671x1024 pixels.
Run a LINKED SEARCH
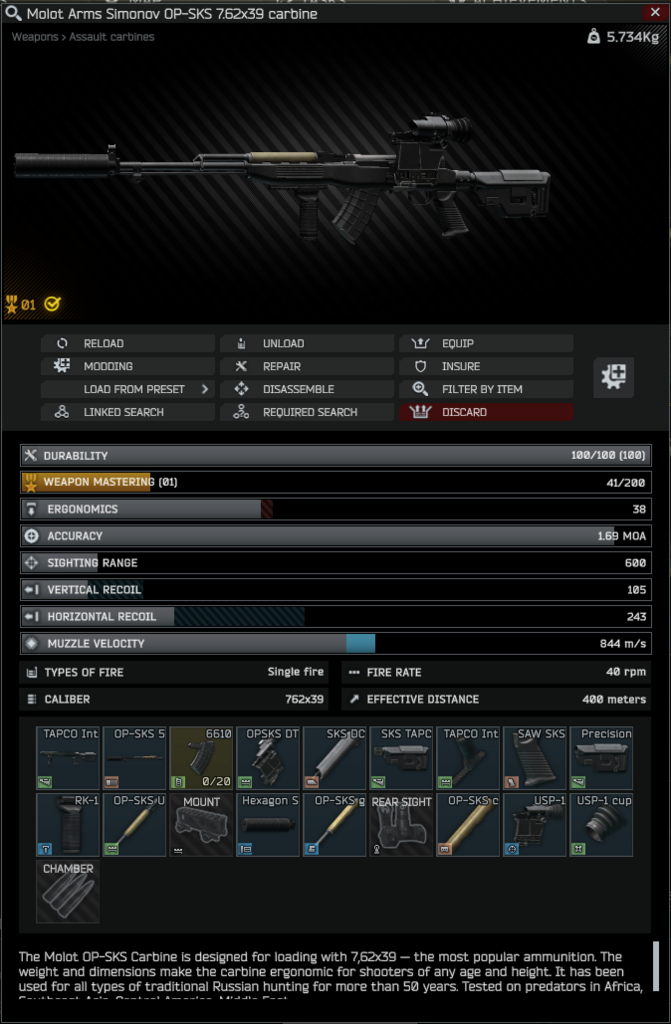(x=128, y=412)
